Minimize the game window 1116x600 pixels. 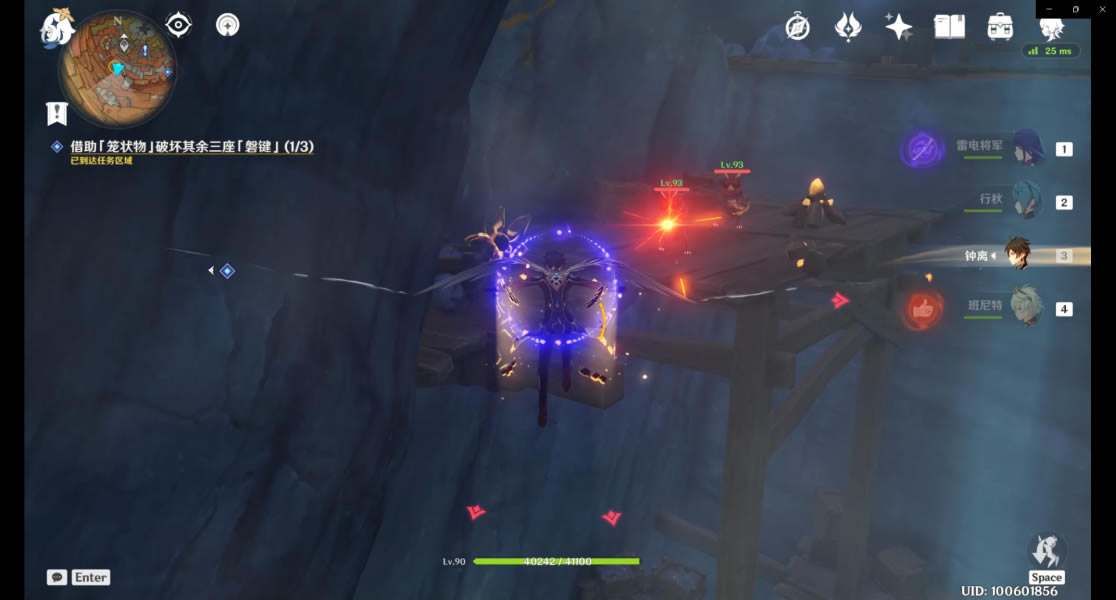pos(1049,9)
